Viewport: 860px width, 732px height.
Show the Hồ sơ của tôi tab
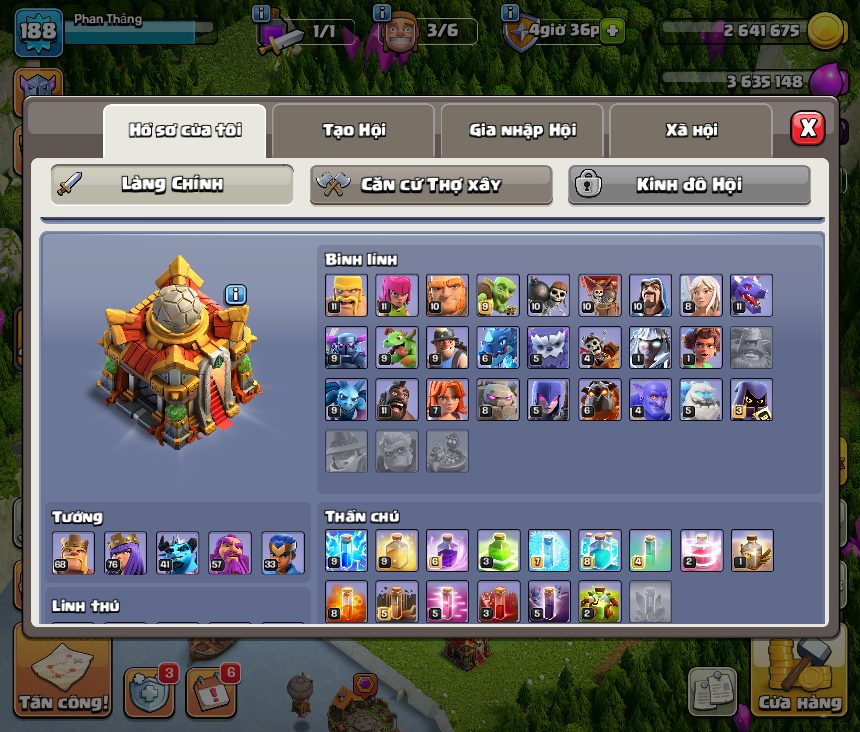tap(185, 130)
